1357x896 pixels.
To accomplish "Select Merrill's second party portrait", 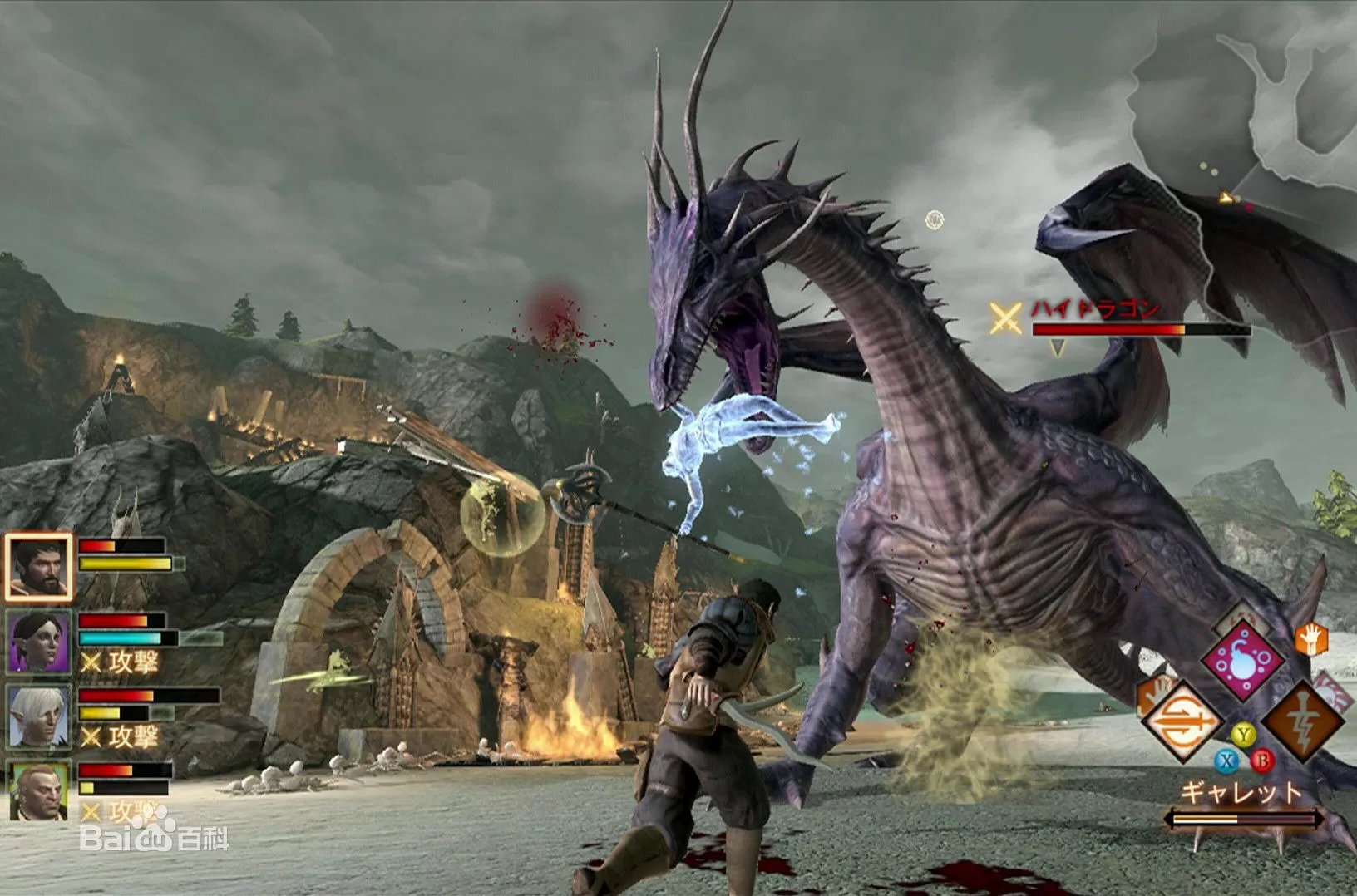I will [x=37, y=640].
